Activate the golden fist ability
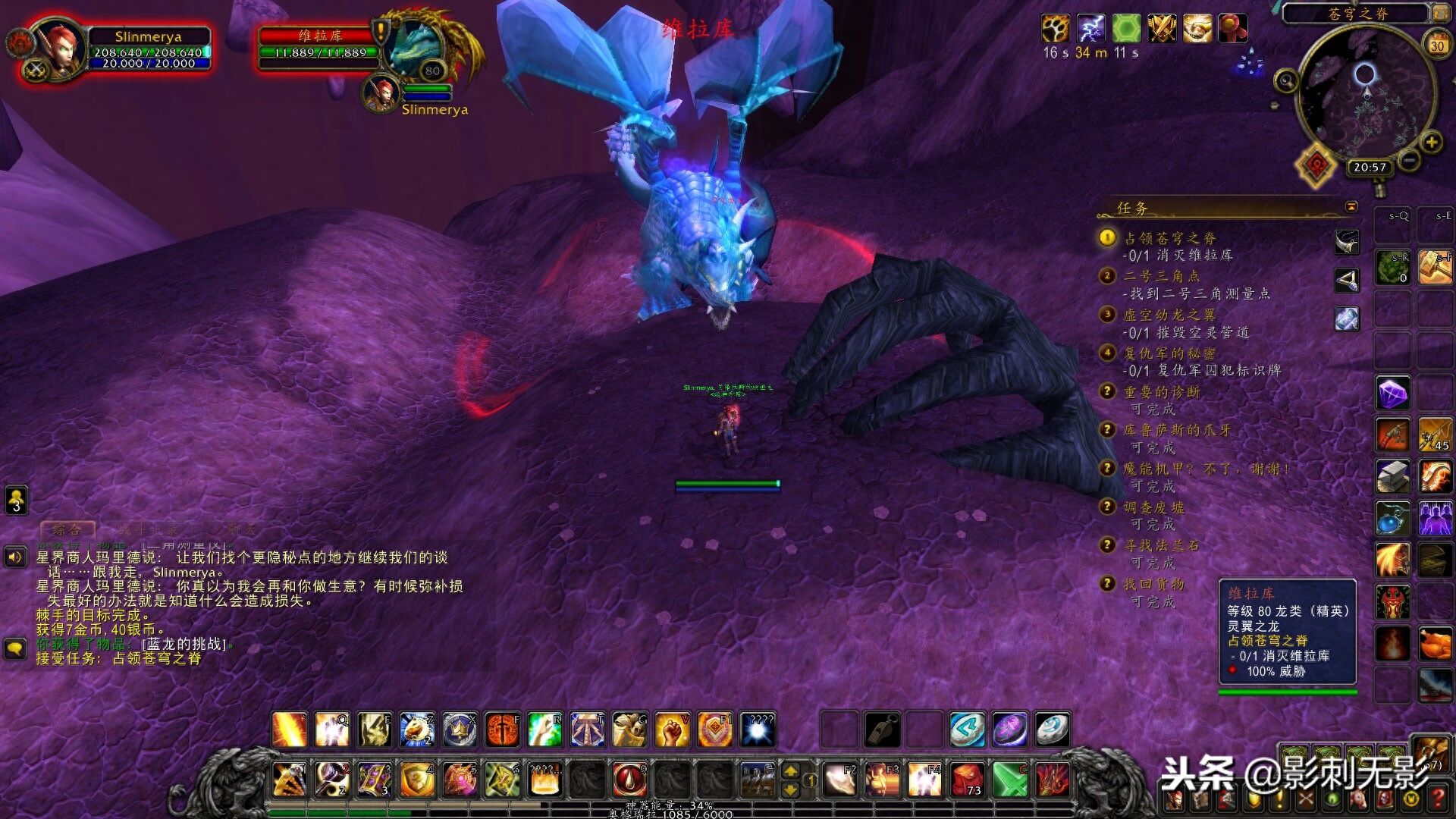1456x819 pixels. [x=672, y=730]
